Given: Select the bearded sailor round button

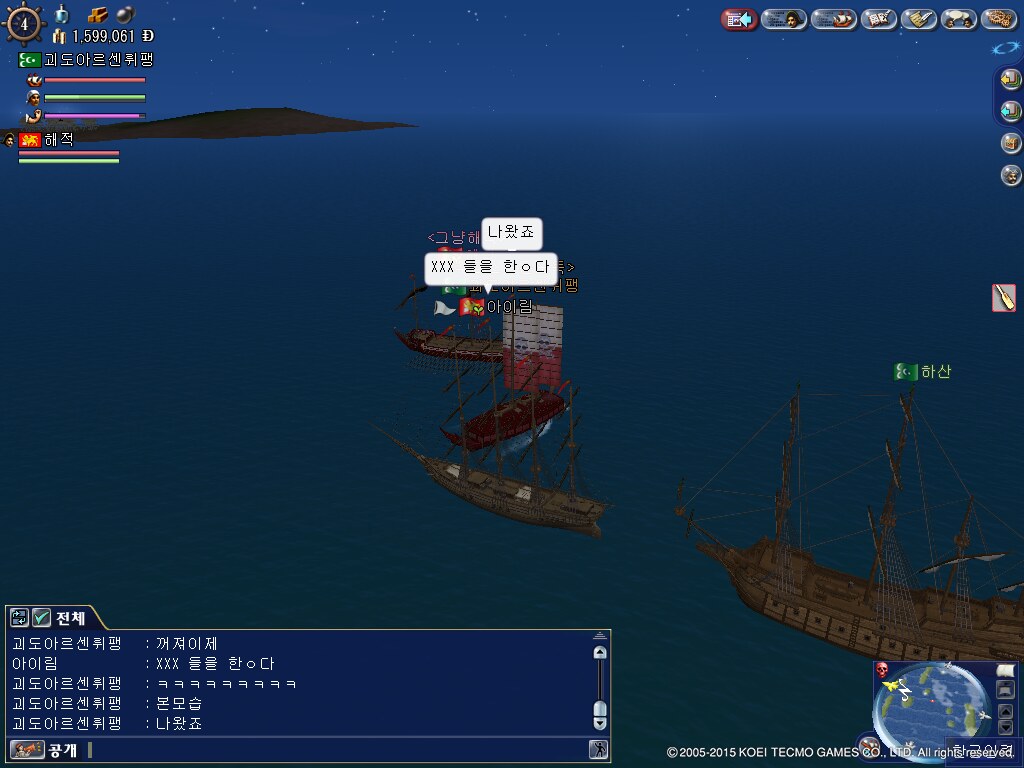Looking at the screenshot, I should [x=1010, y=175].
